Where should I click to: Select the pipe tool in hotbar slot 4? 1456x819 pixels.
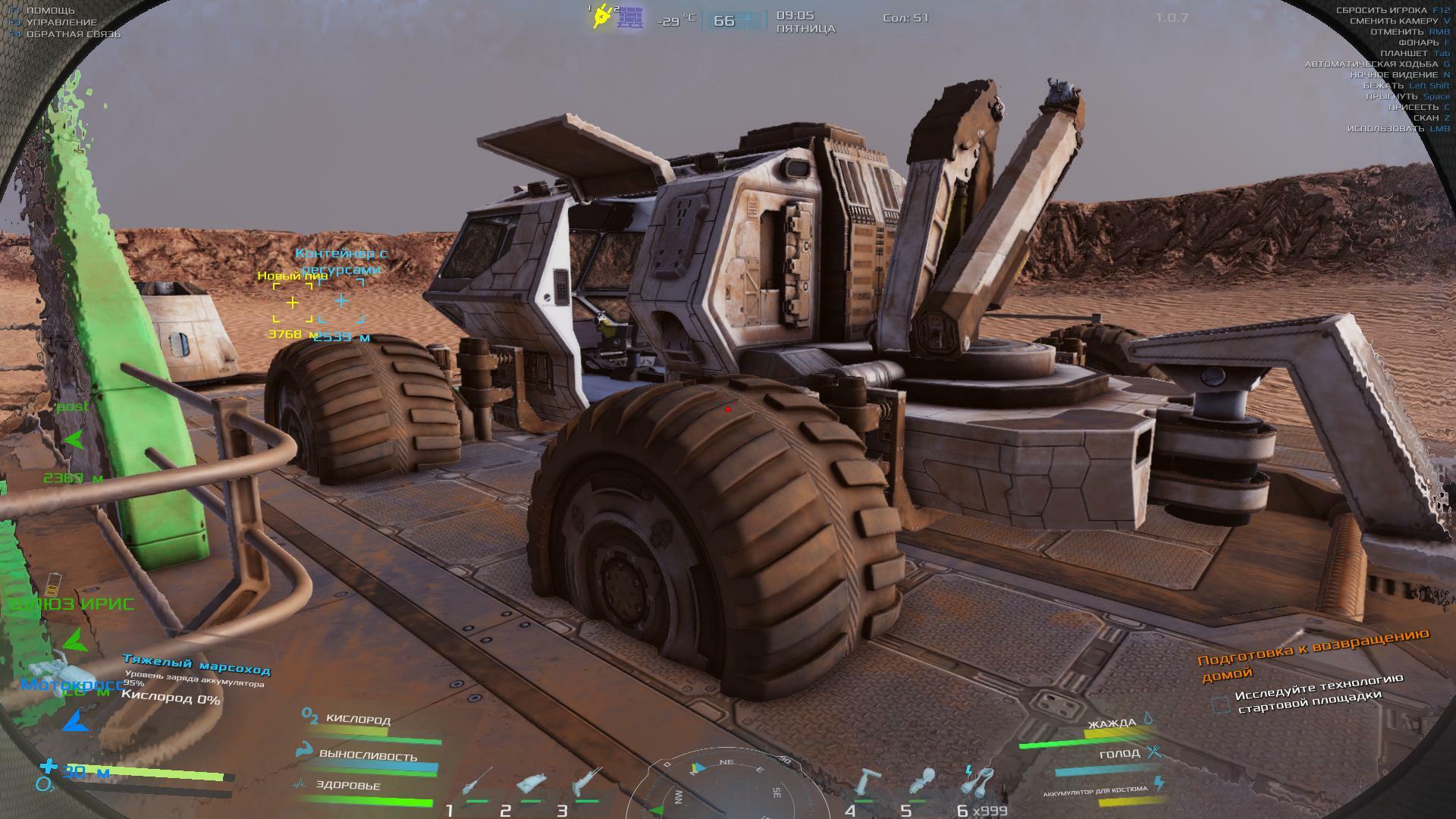868,783
